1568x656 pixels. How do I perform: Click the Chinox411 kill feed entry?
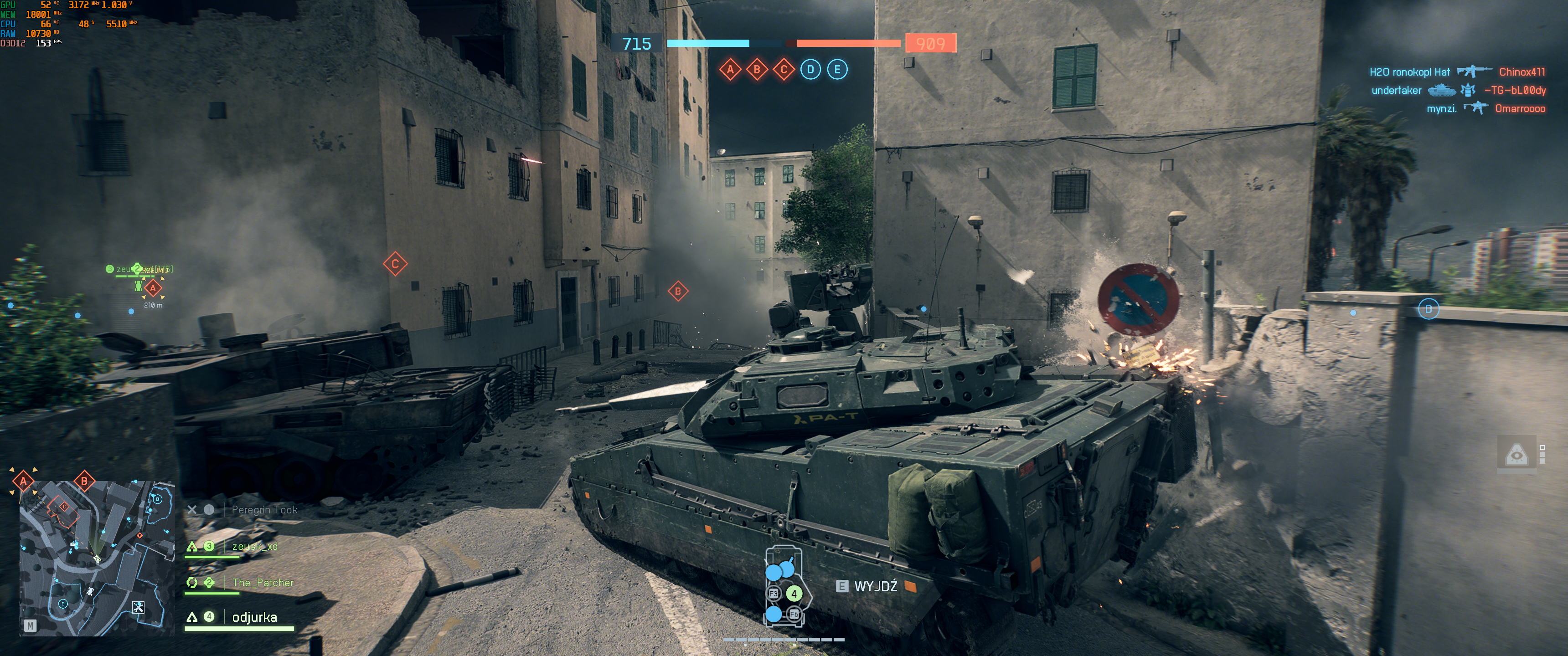1521,72
